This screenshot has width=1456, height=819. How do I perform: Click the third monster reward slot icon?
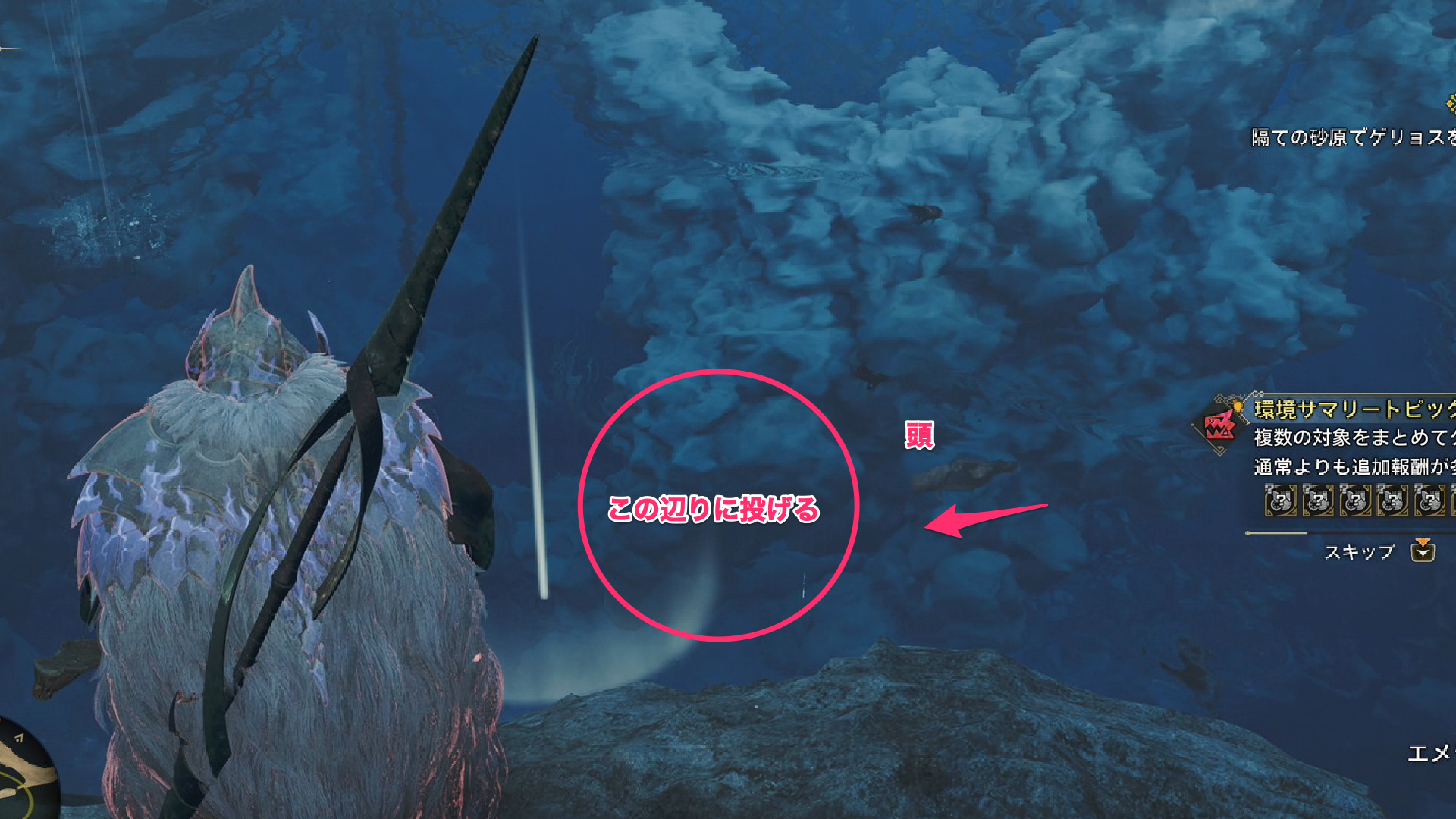click(1356, 500)
